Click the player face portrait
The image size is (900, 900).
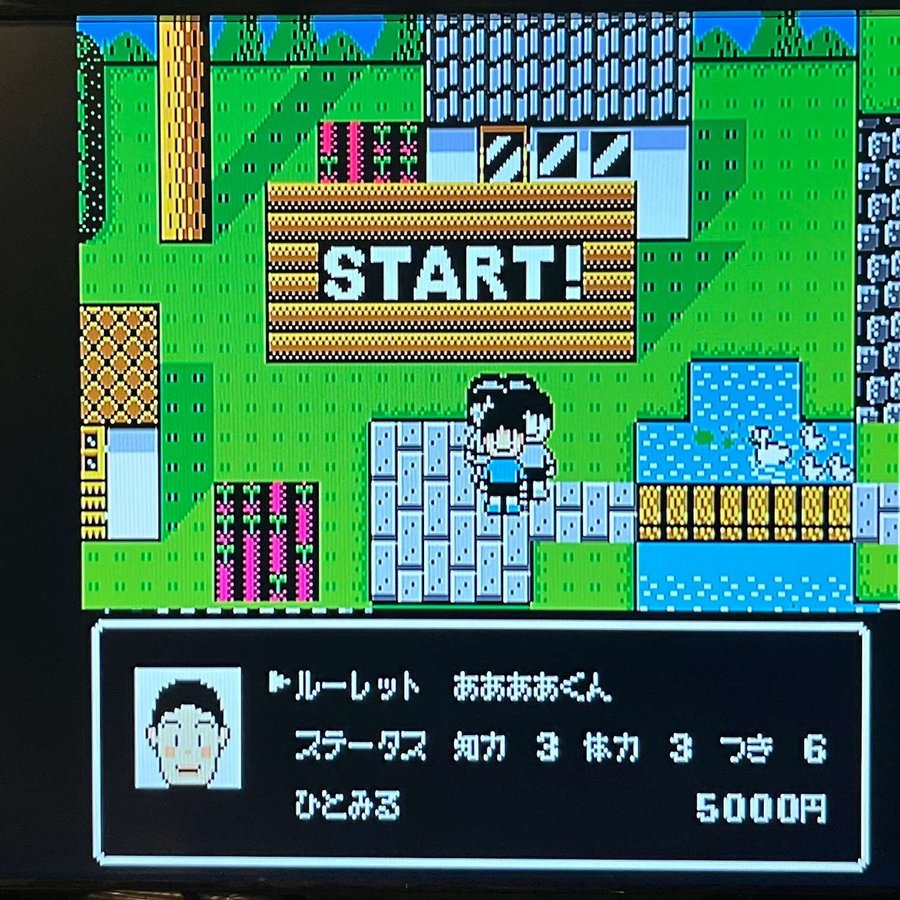[188, 727]
